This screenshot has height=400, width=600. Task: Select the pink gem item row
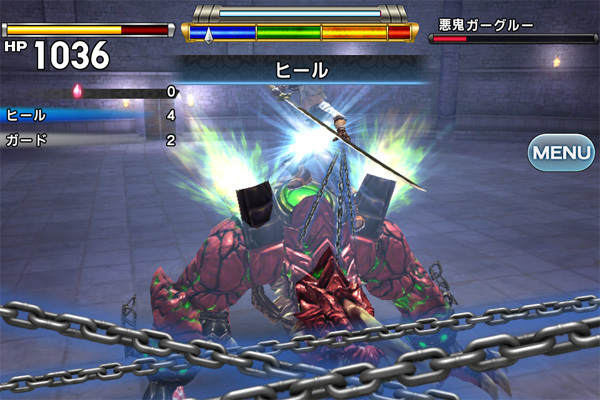click(90, 92)
